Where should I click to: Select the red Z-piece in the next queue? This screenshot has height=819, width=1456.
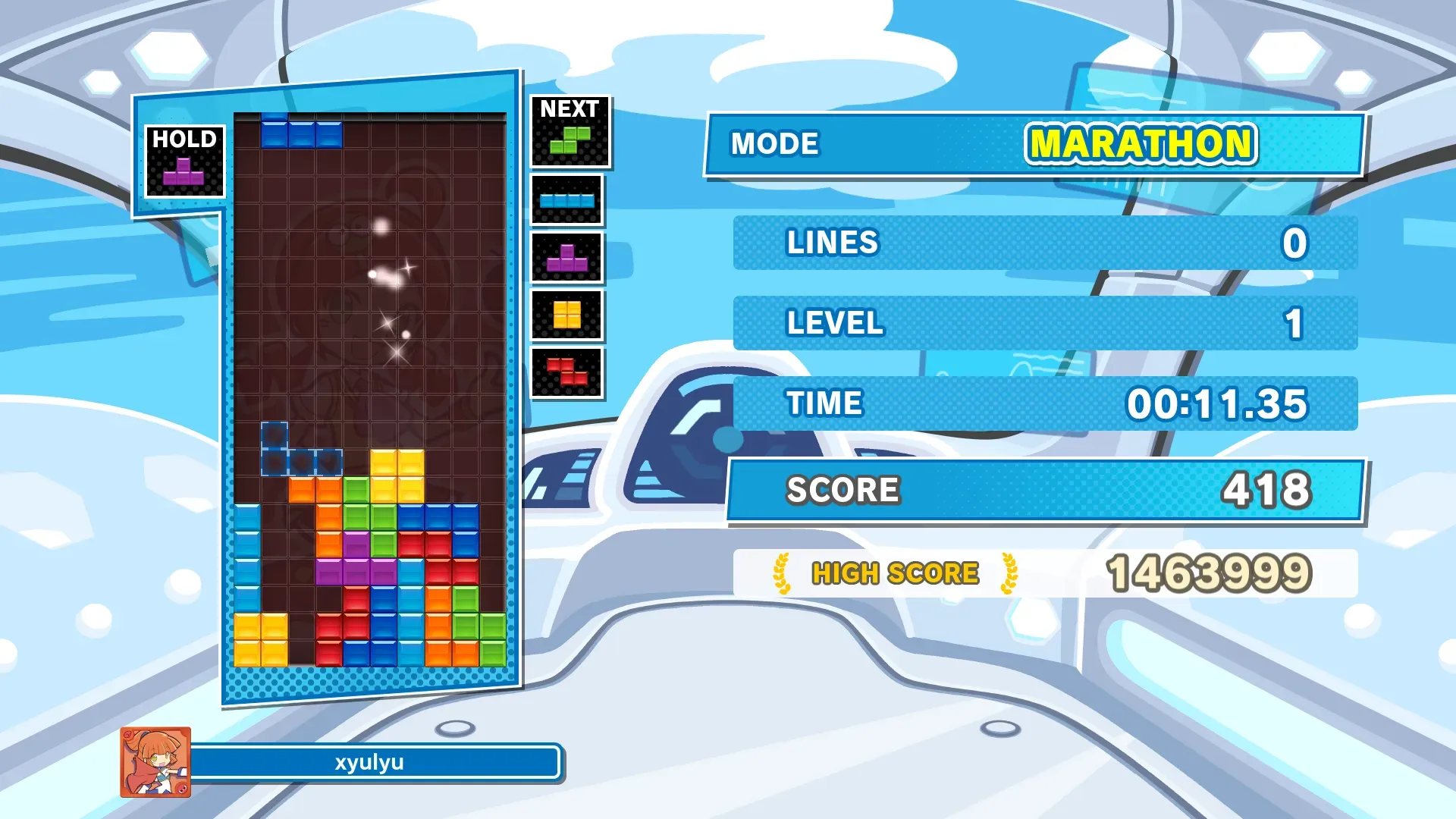(566, 372)
